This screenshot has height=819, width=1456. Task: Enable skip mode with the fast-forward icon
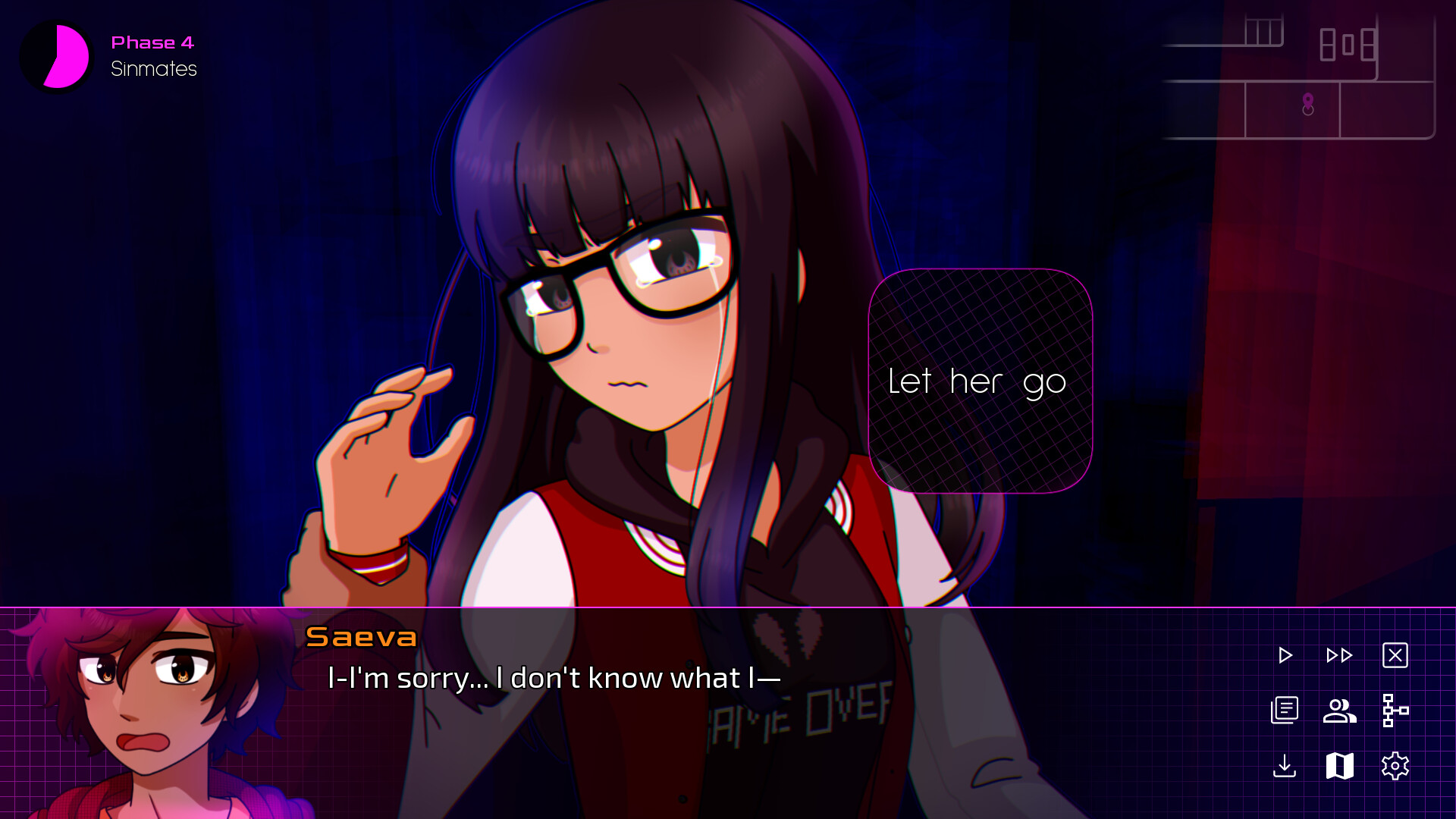click(x=1339, y=655)
